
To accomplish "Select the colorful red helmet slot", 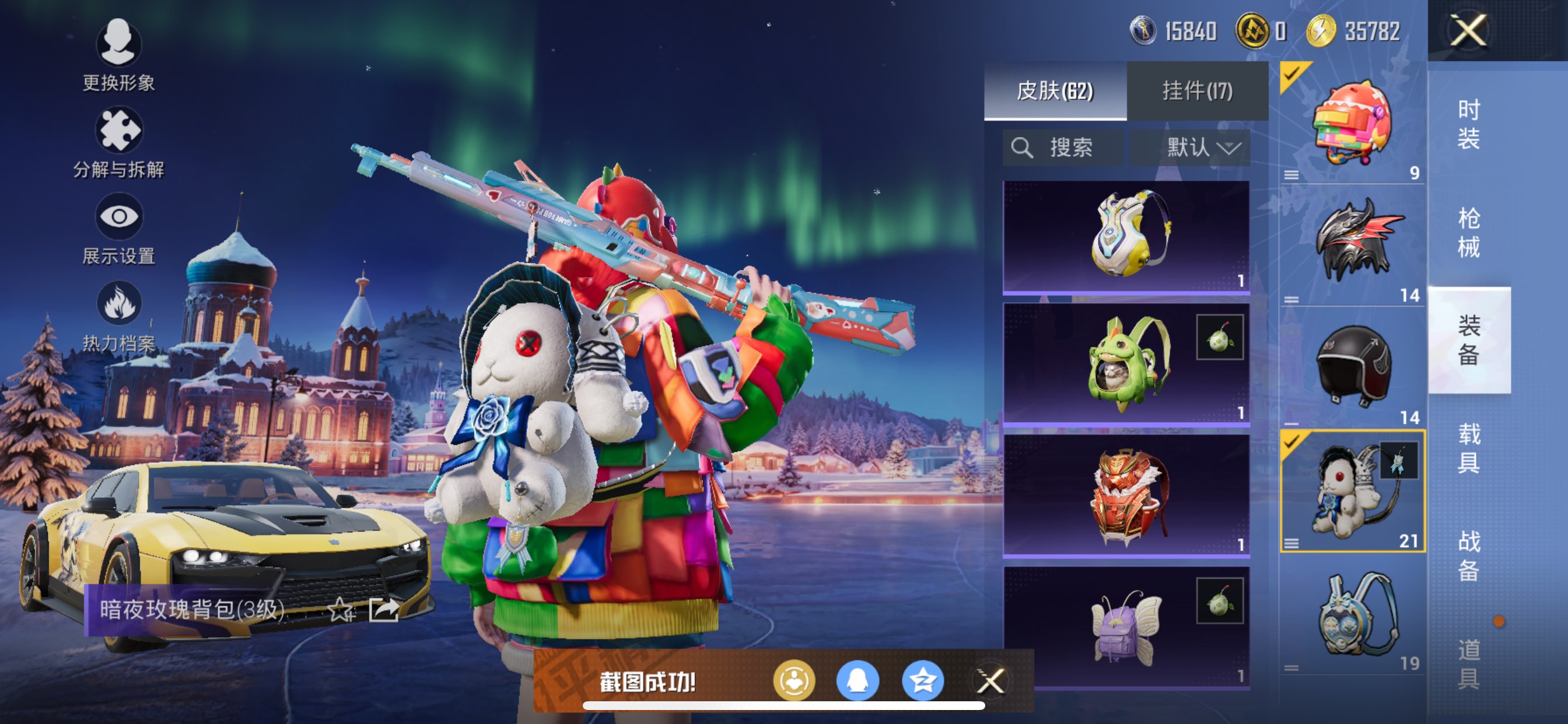I will click(x=1352, y=123).
